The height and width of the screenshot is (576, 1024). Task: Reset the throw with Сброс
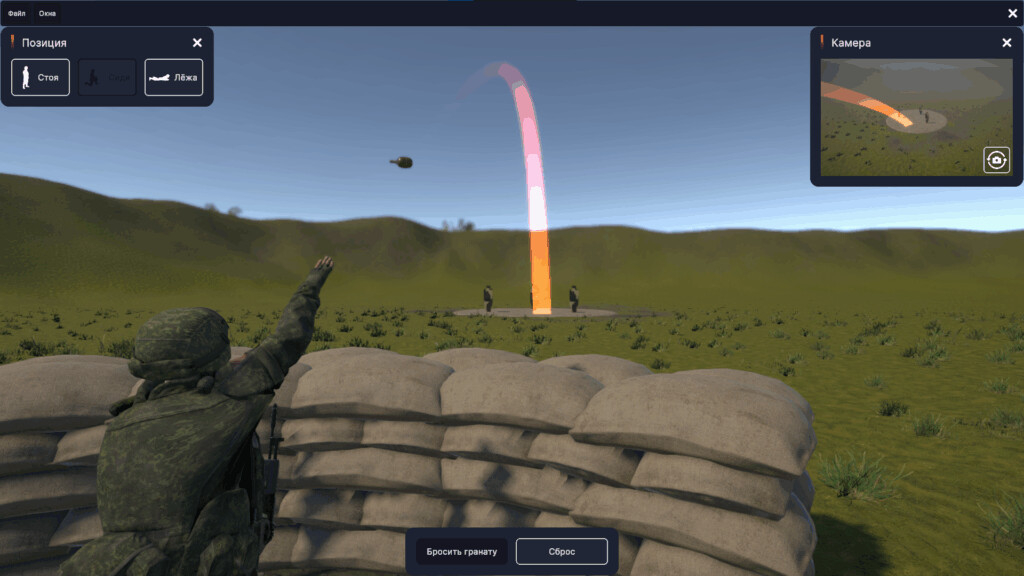point(562,552)
